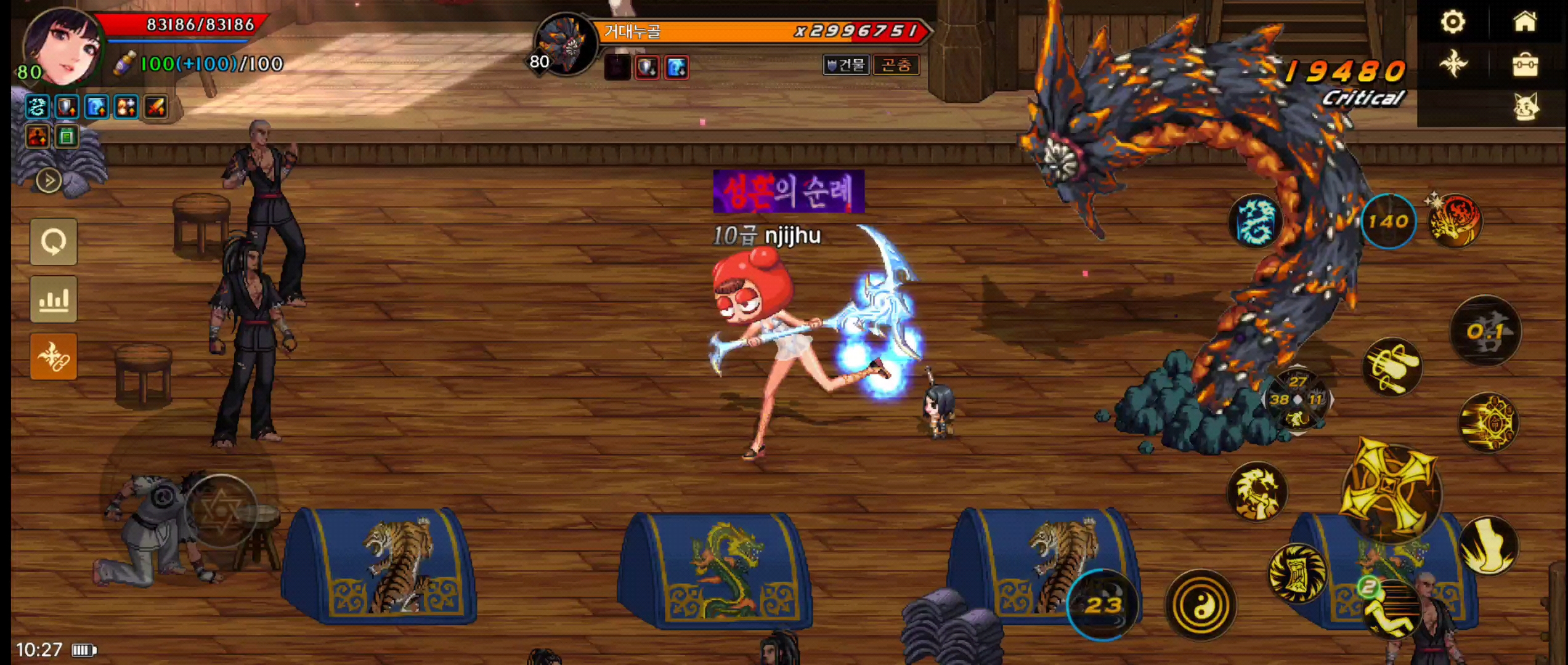
Task: Hit the circular retry arrow button
Action: point(54,242)
